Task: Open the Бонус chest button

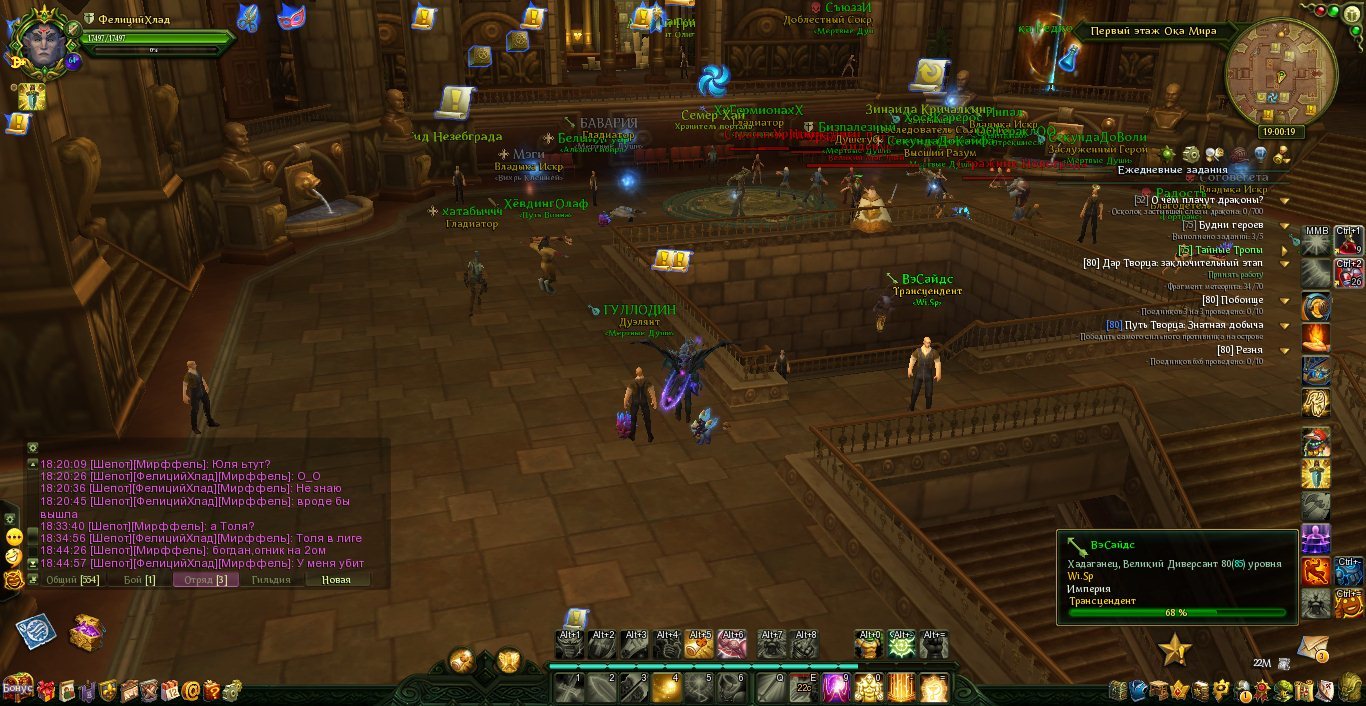Action: 17,688
